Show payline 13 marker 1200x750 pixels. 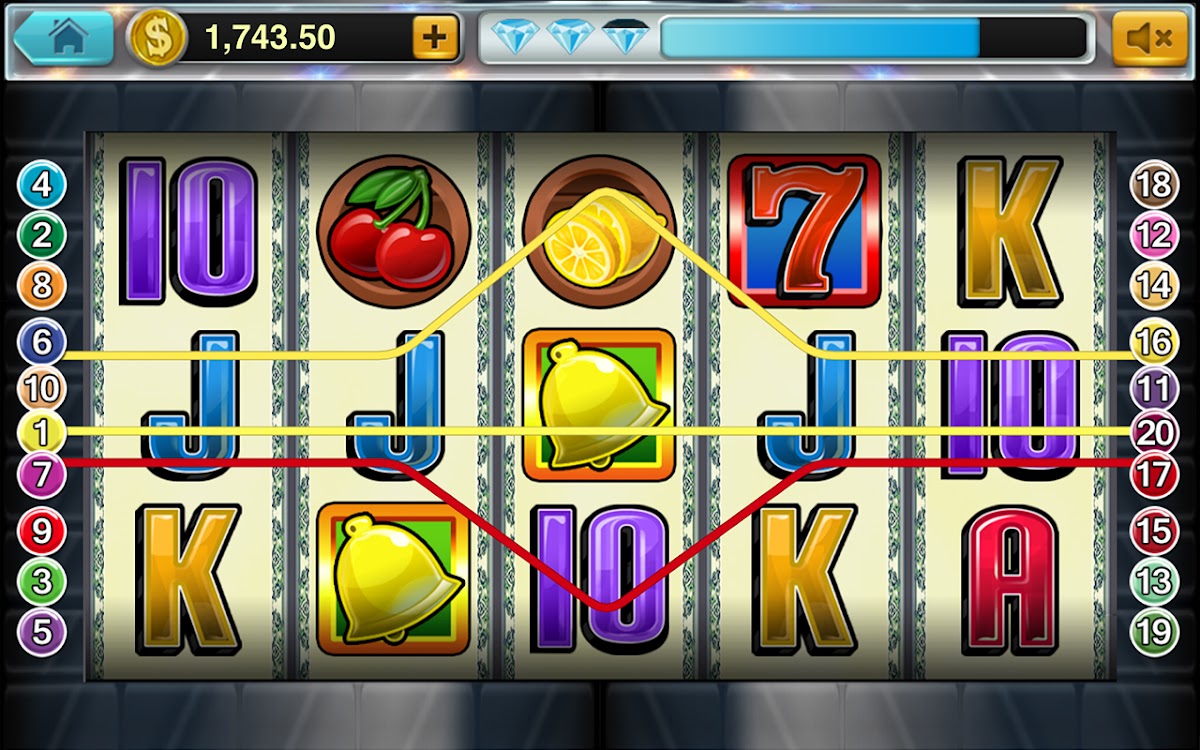tap(1153, 581)
